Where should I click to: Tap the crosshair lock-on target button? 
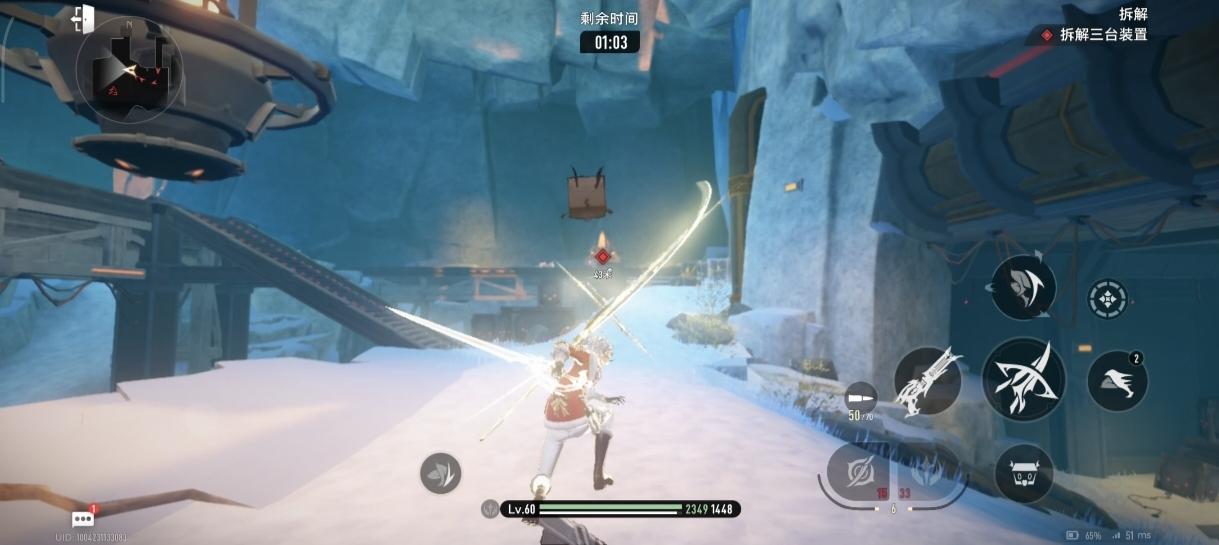[x=1107, y=298]
